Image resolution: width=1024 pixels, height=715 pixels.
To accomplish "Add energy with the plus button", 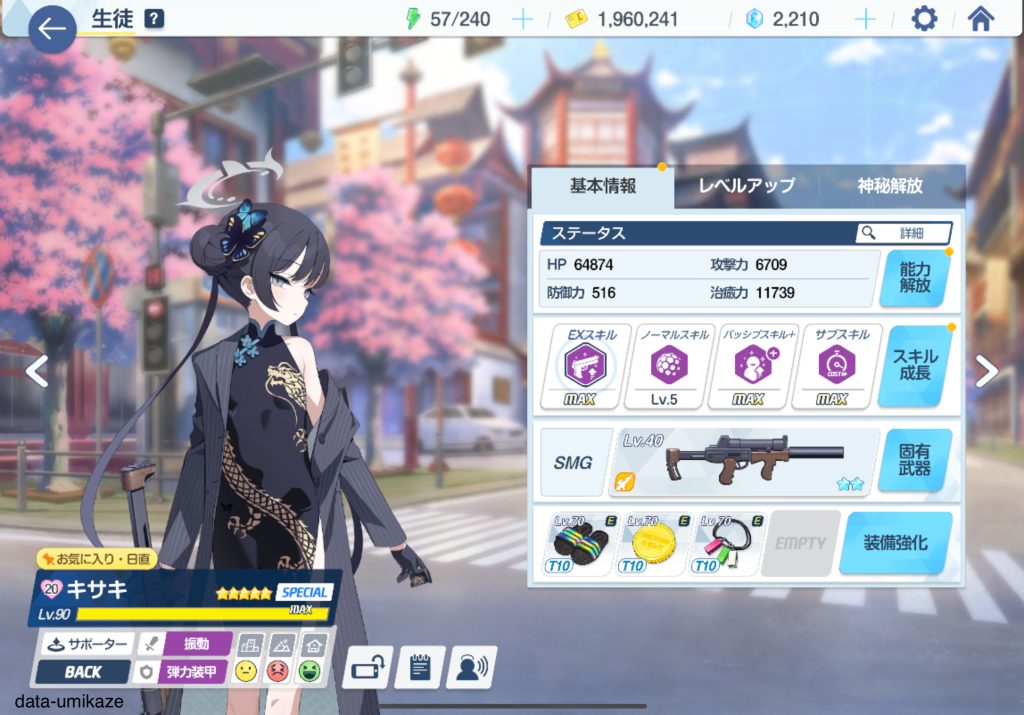I will pos(522,19).
